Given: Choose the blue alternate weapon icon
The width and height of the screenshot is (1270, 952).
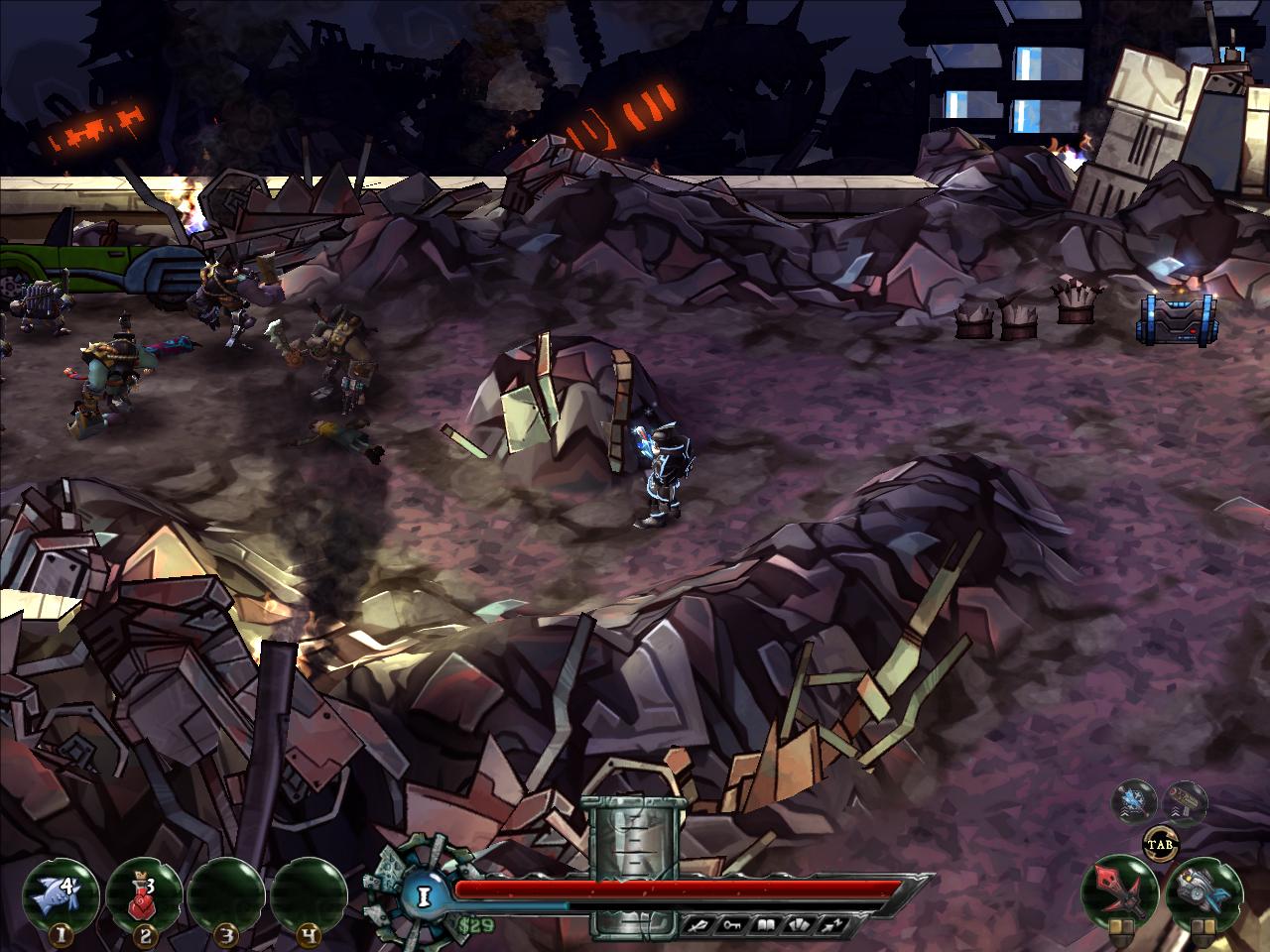Looking at the screenshot, I should (1131, 801).
